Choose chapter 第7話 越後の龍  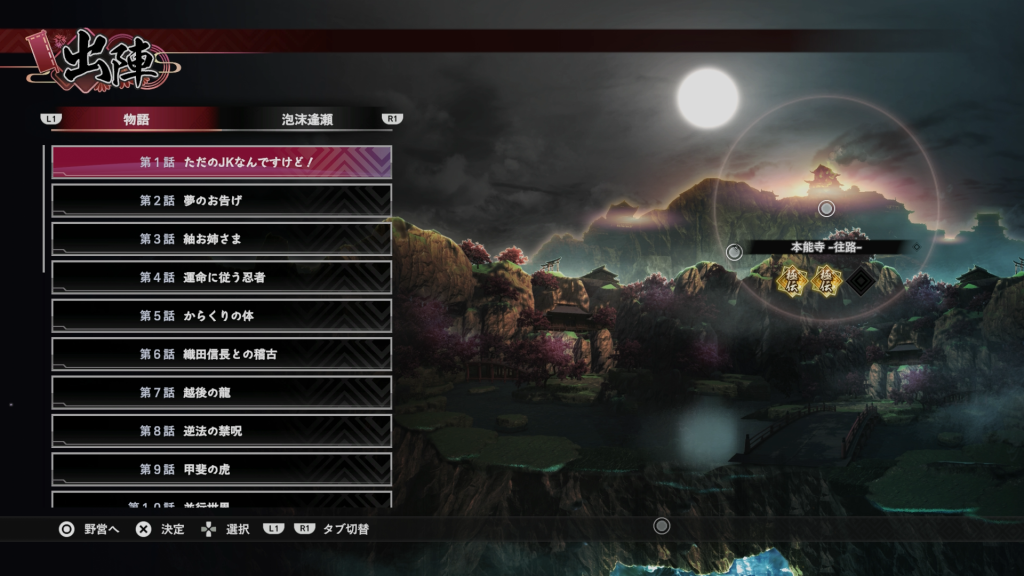[221, 392]
